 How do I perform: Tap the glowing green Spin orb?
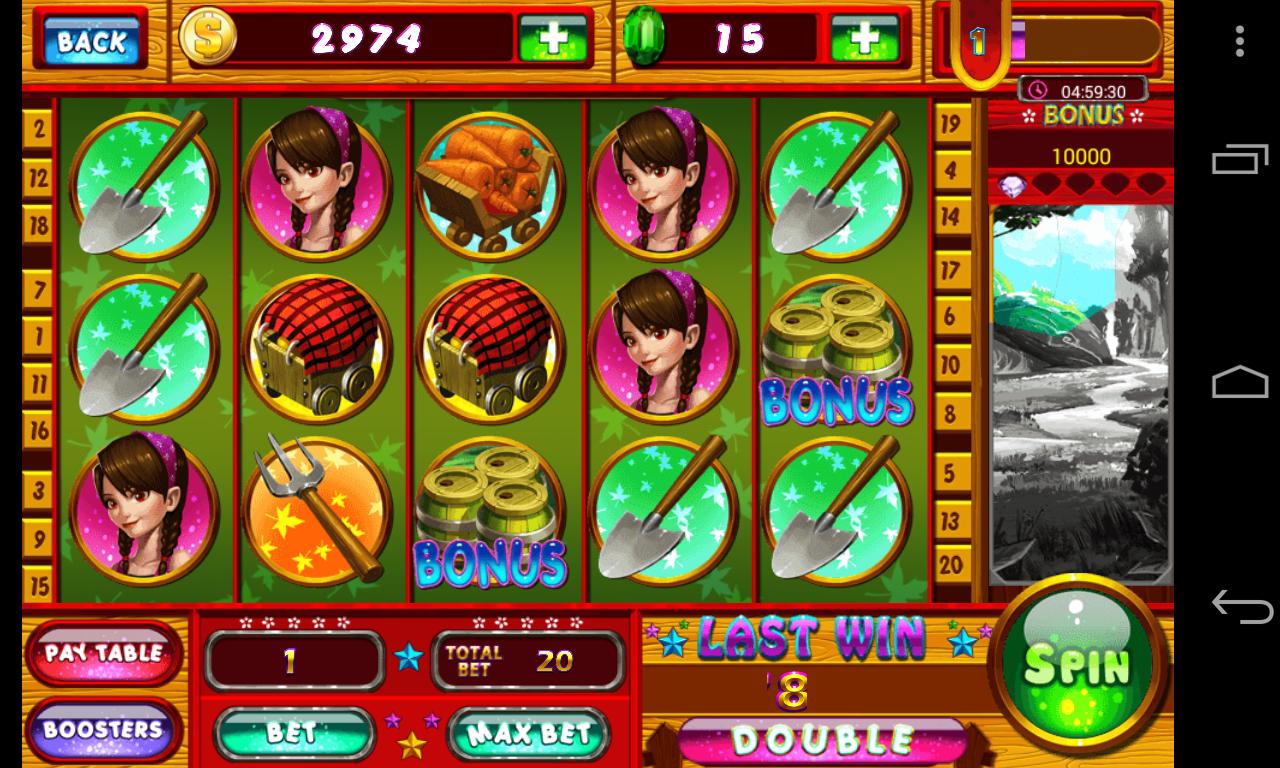click(x=1078, y=667)
